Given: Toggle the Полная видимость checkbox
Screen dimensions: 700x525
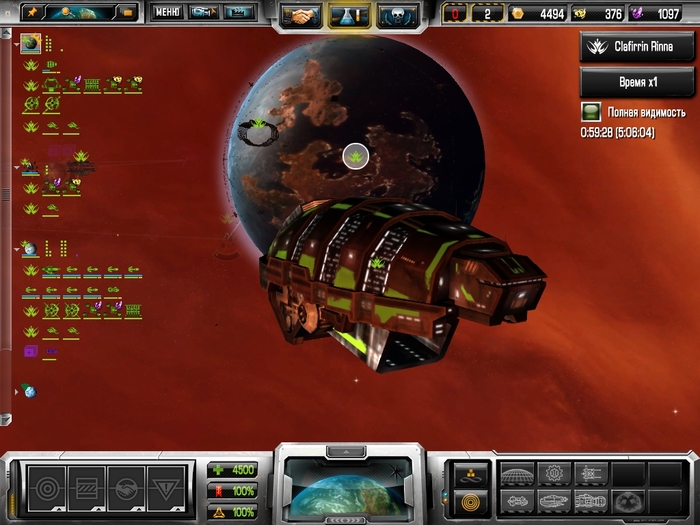Looking at the screenshot, I should (590, 113).
